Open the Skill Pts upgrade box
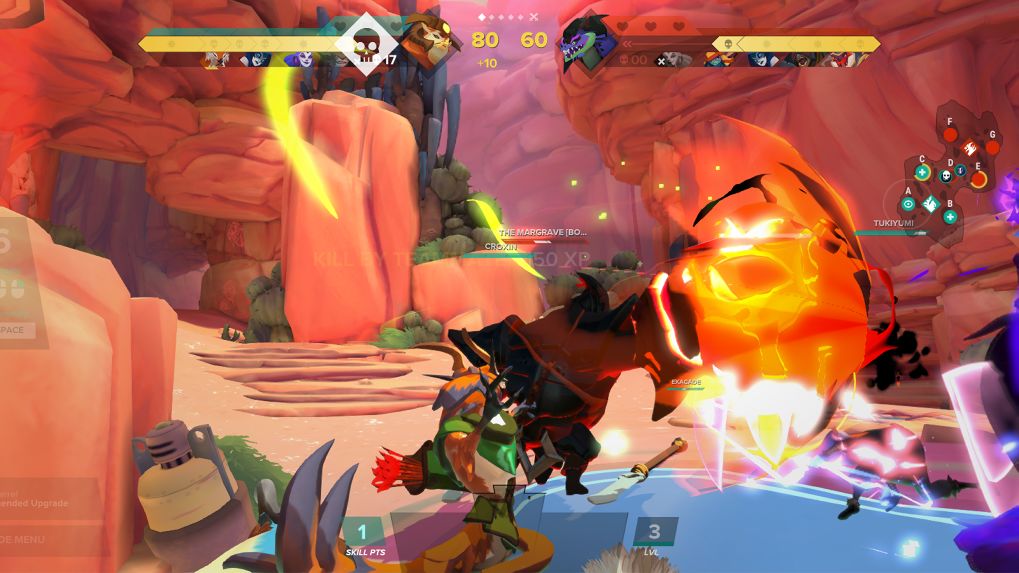1019x573 pixels. 363,538
